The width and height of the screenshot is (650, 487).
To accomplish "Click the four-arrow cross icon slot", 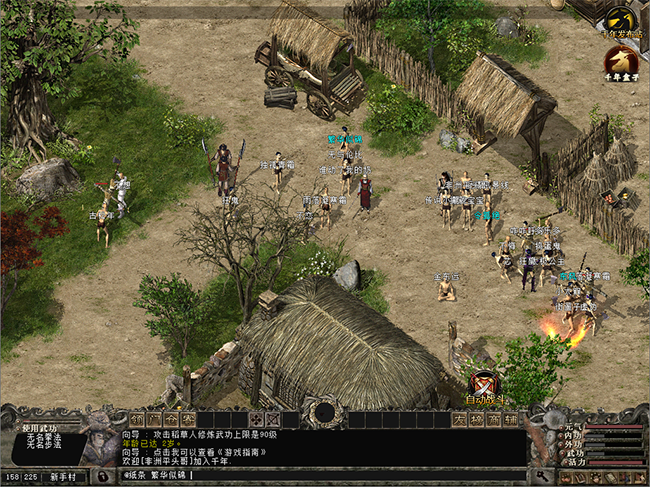I will 256,418.
